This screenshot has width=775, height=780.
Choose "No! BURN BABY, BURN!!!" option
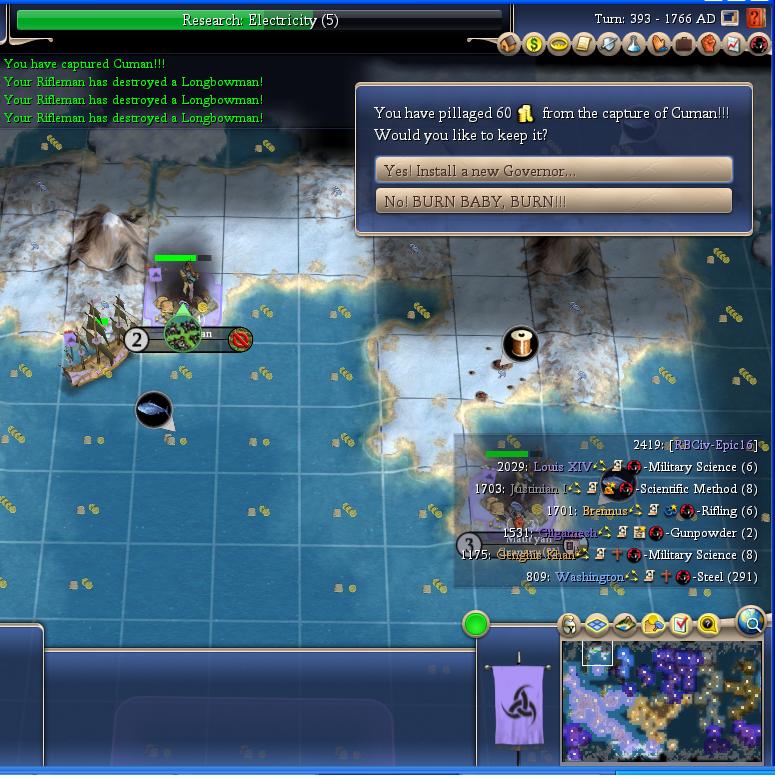pos(553,201)
